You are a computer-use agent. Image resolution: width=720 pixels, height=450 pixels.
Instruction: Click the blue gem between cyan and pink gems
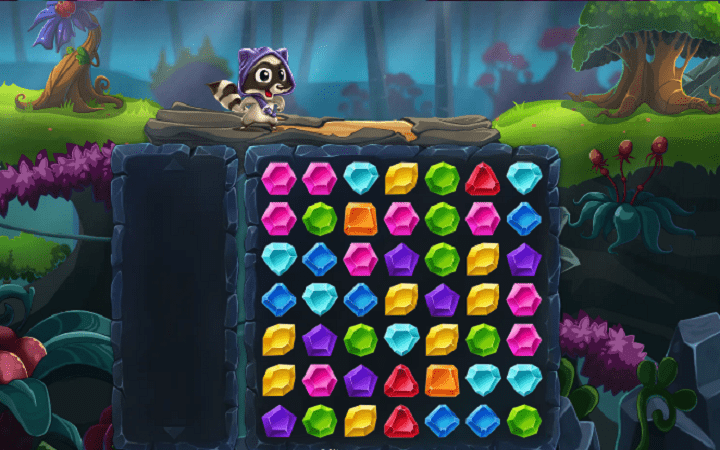pyautogui.click(x=320, y=259)
